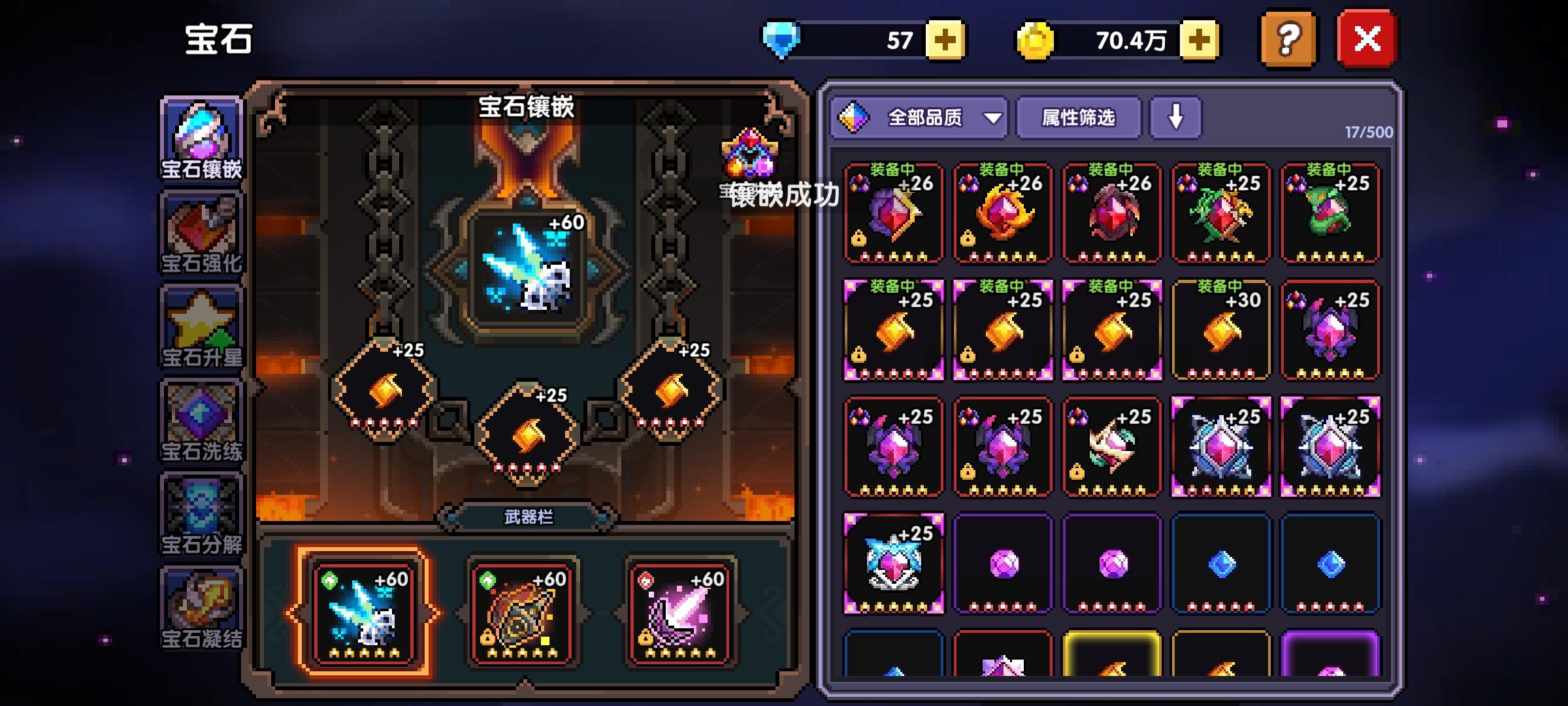Open the 属性筛选 attribute filter
Image resolution: width=1568 pixels, height=706 pixels.
(1078, 118)
